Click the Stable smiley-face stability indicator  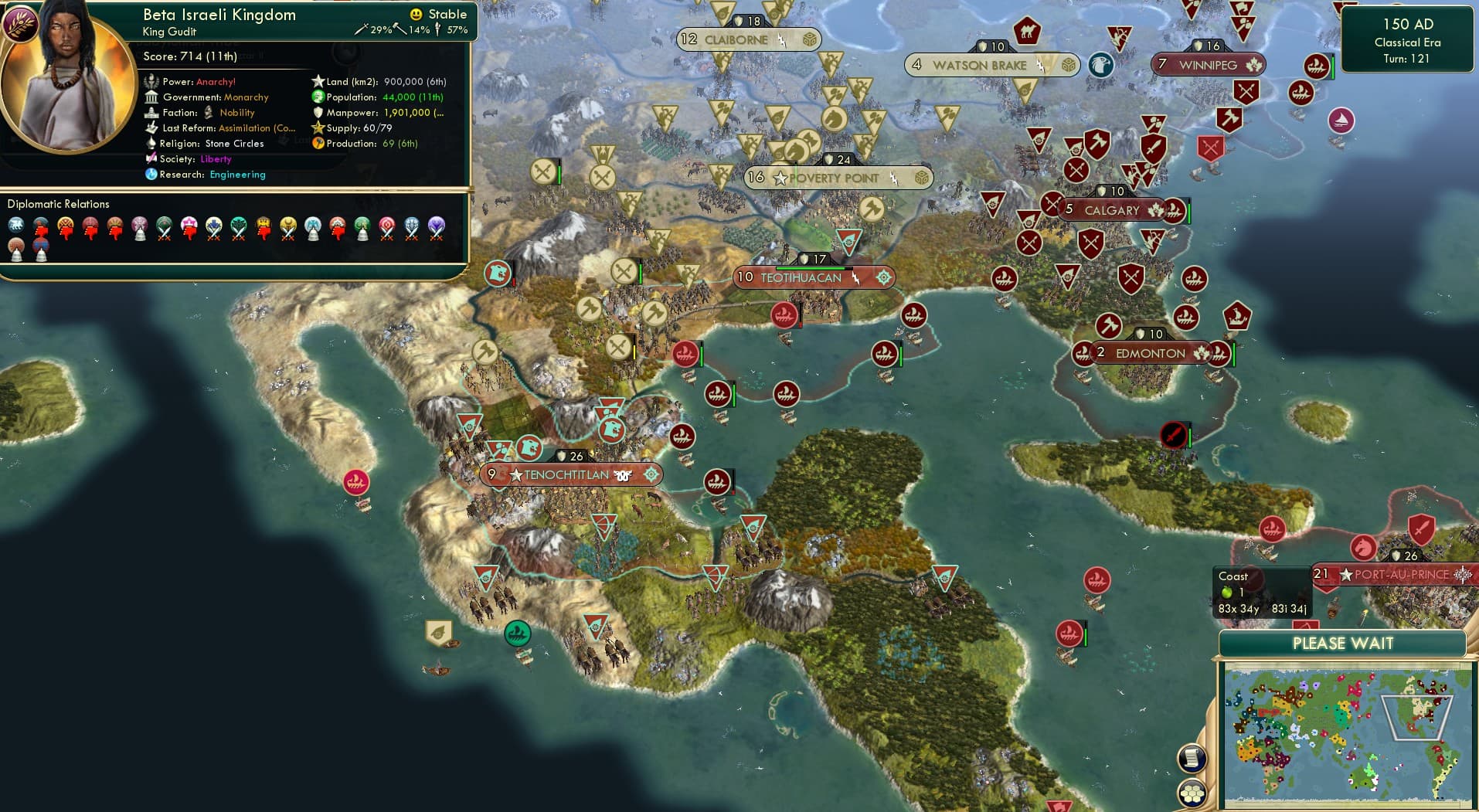click(x=415, y=14)
